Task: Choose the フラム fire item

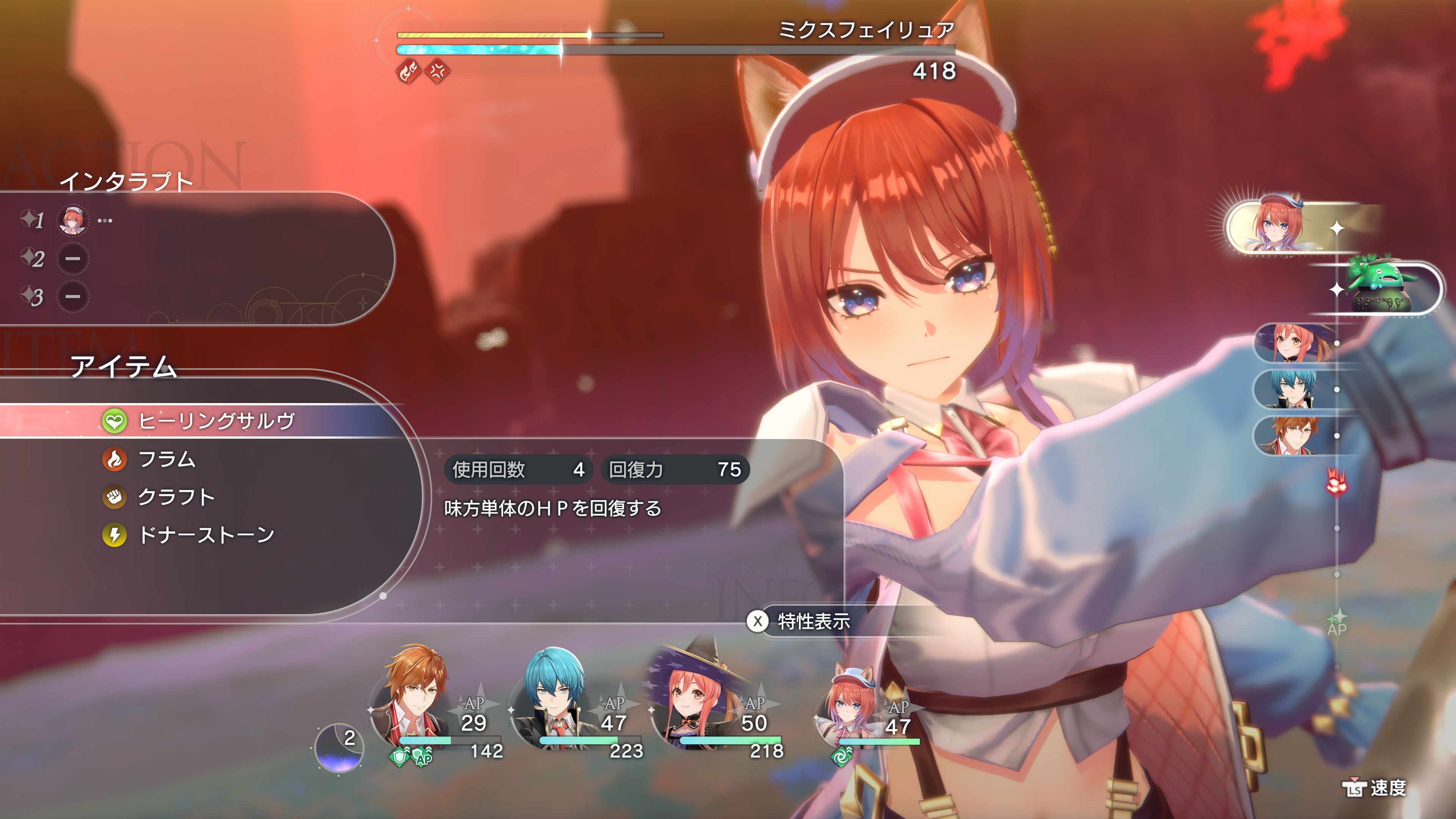Action: coord(167,459)
